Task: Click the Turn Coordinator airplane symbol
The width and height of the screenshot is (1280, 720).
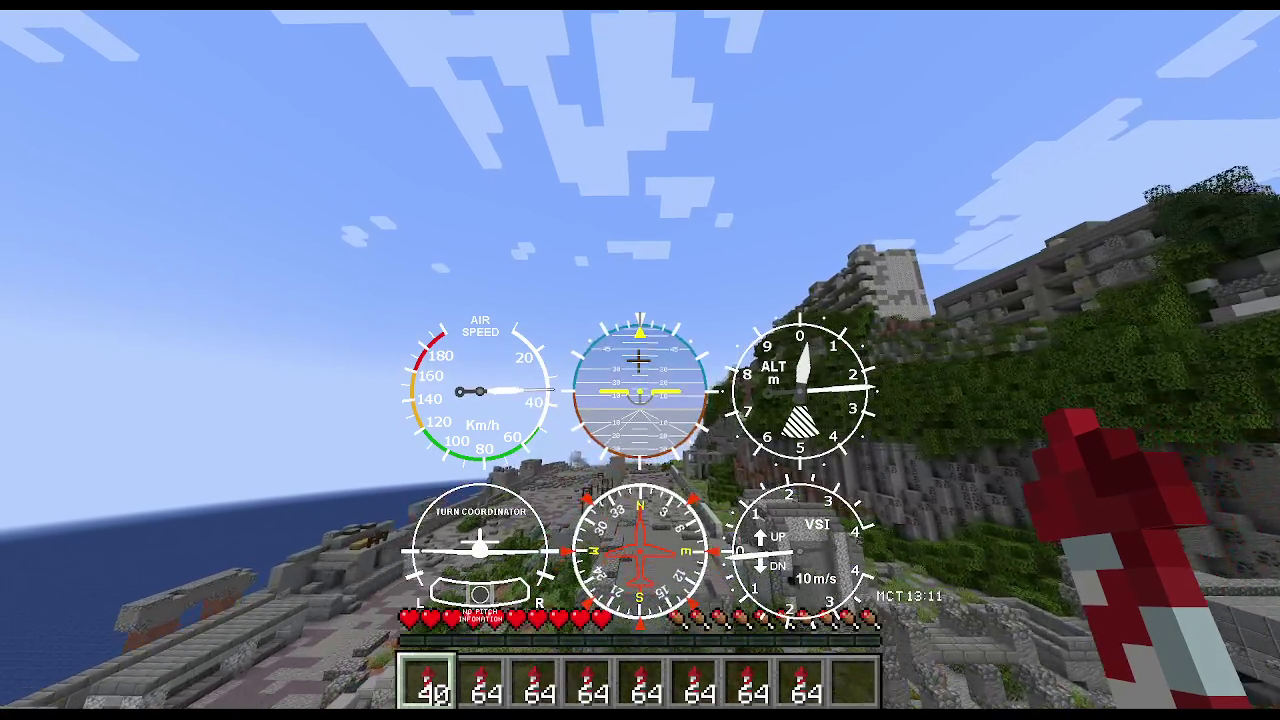Action: pos(480,548)
